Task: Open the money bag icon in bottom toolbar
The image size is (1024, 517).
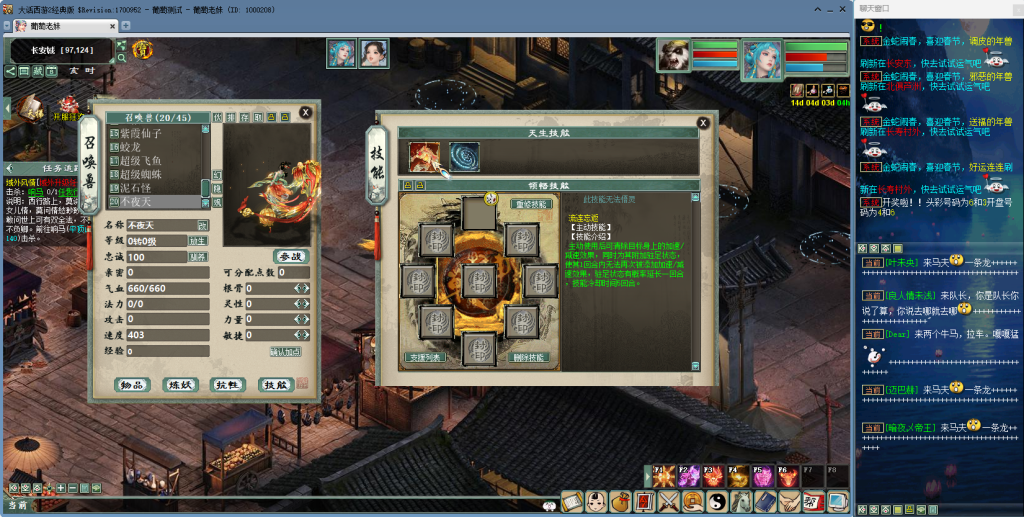Action: coord(620,502)
